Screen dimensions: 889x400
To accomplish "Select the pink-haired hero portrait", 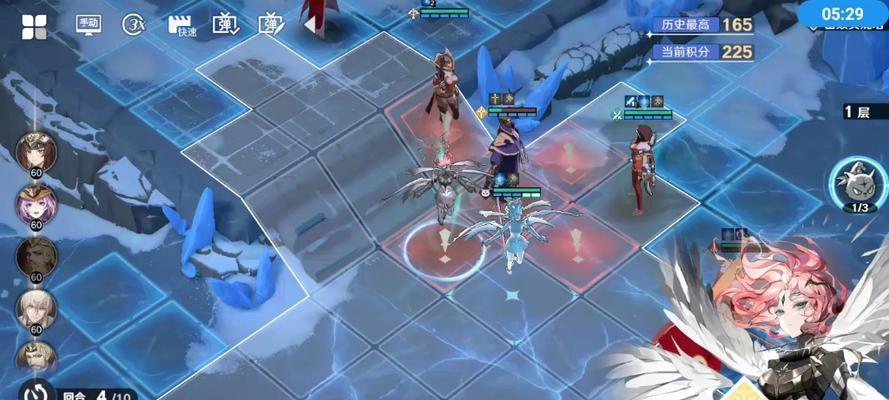I will pyautogui.click(x=36, y=204).
